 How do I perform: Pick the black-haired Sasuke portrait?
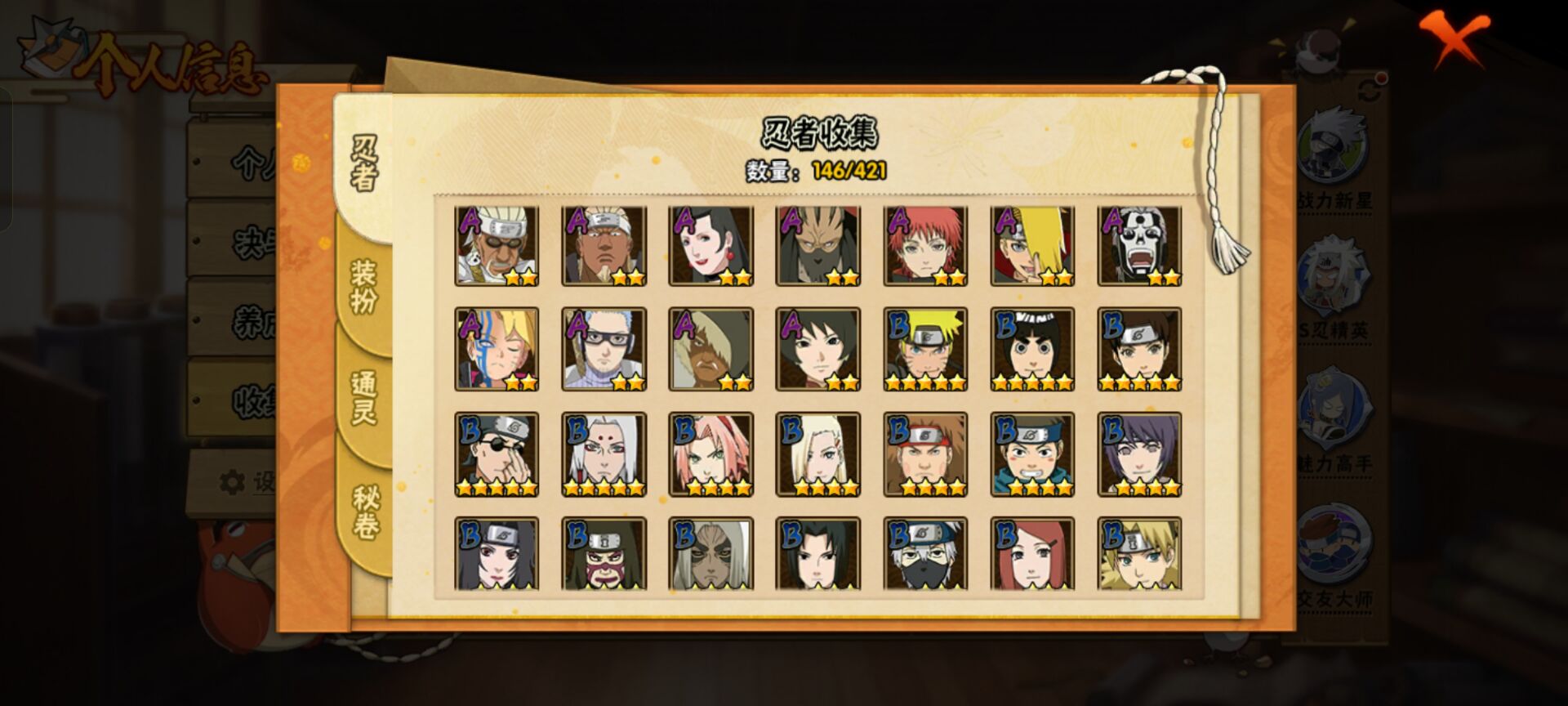[x=817, y=554]
